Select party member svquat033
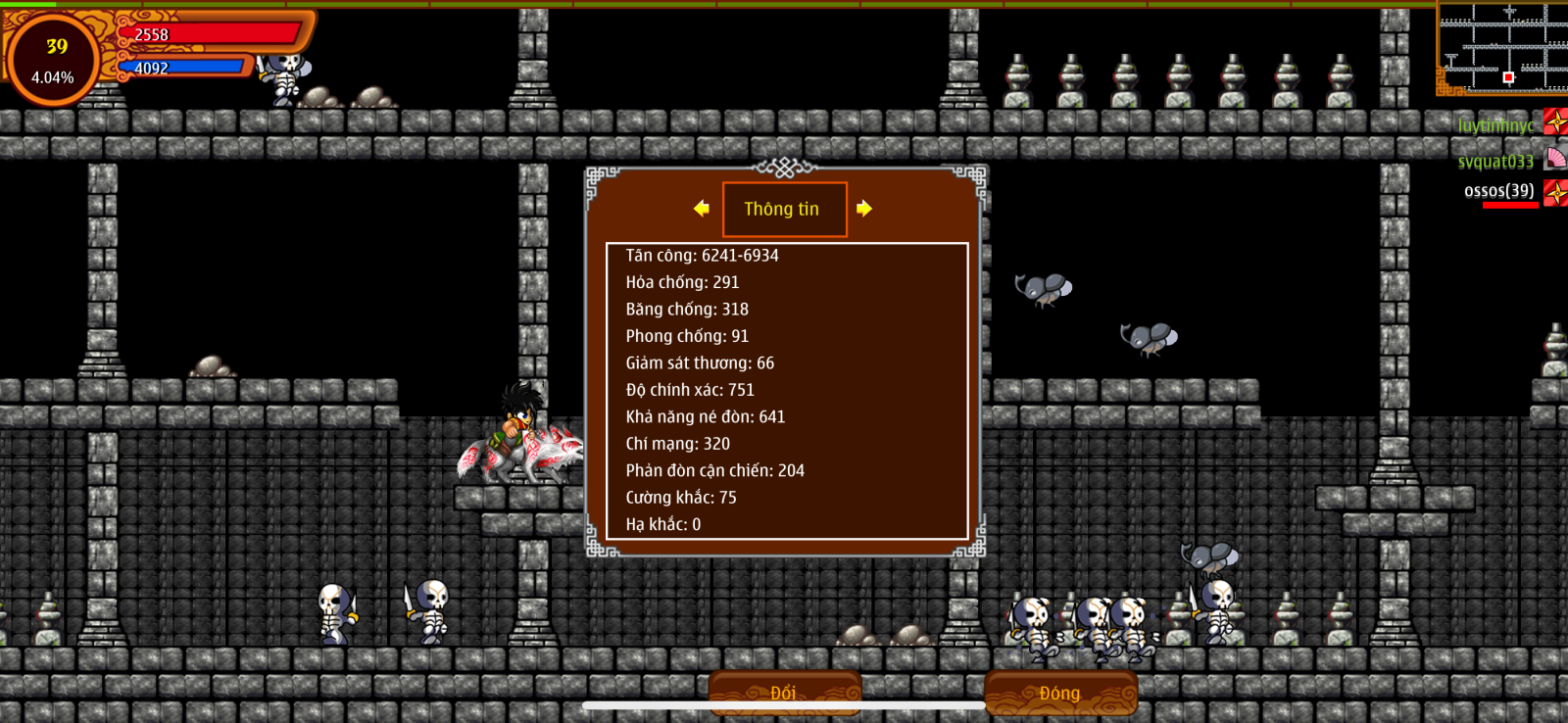The width and height of the screenshot is (1568, 723). (x=1495, y=162)
